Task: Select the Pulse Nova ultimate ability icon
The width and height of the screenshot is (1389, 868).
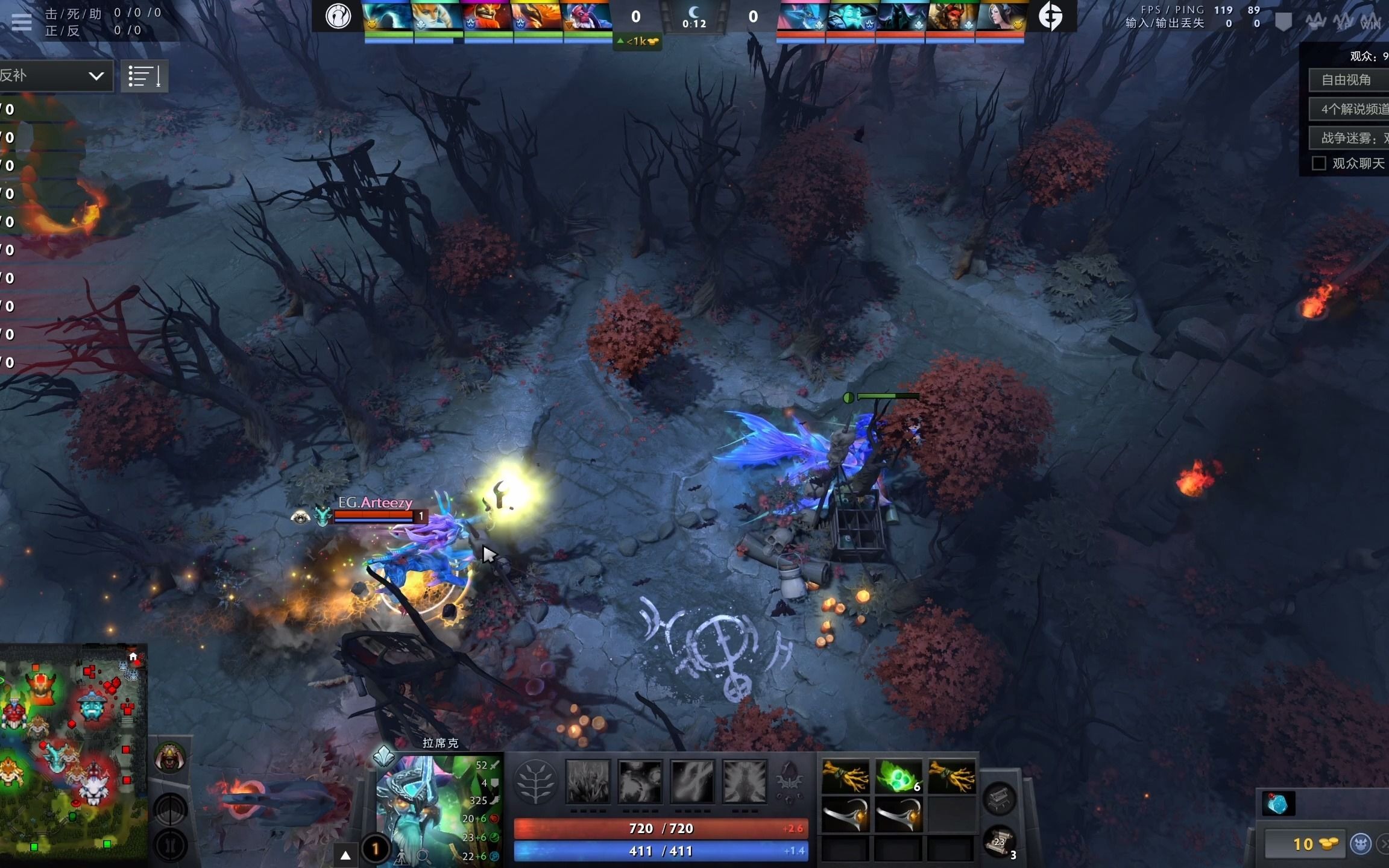Action: pyautogui.click(x=745, y=782)
